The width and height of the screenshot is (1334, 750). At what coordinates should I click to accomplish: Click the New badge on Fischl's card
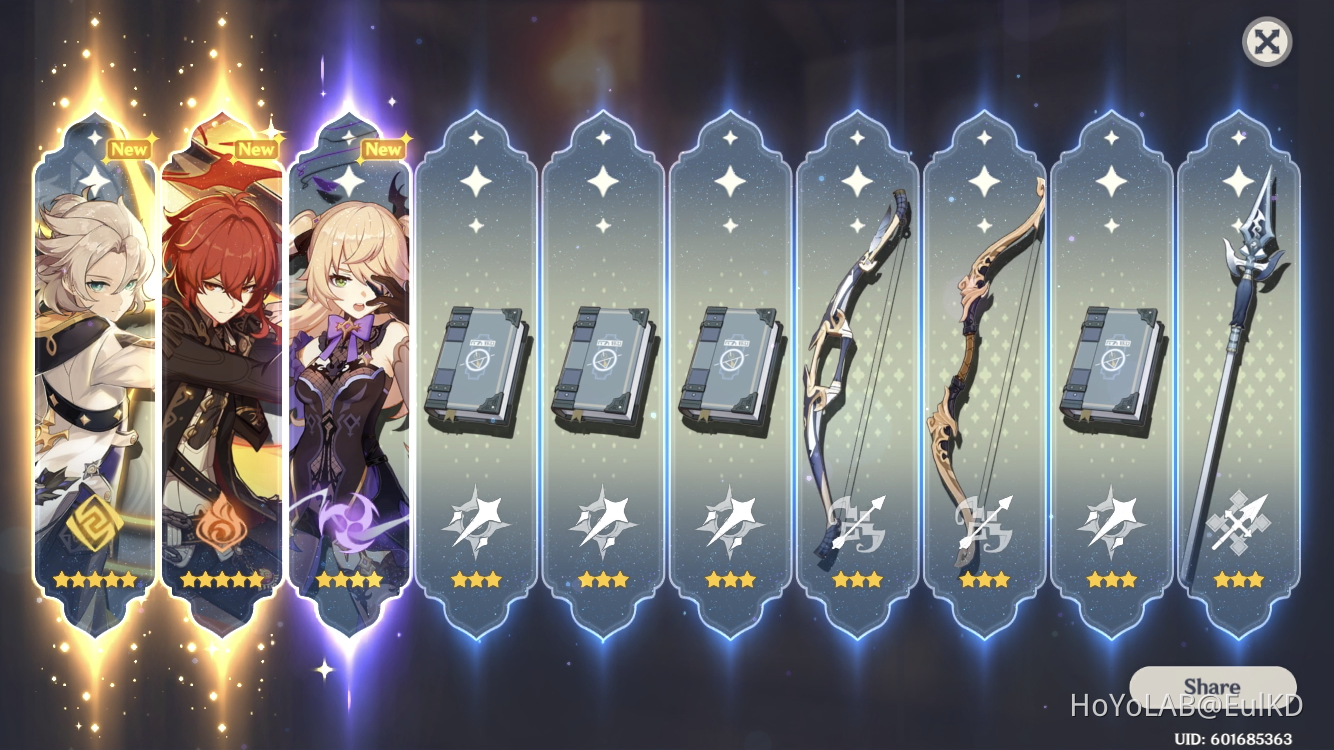(x=384, y=148)
